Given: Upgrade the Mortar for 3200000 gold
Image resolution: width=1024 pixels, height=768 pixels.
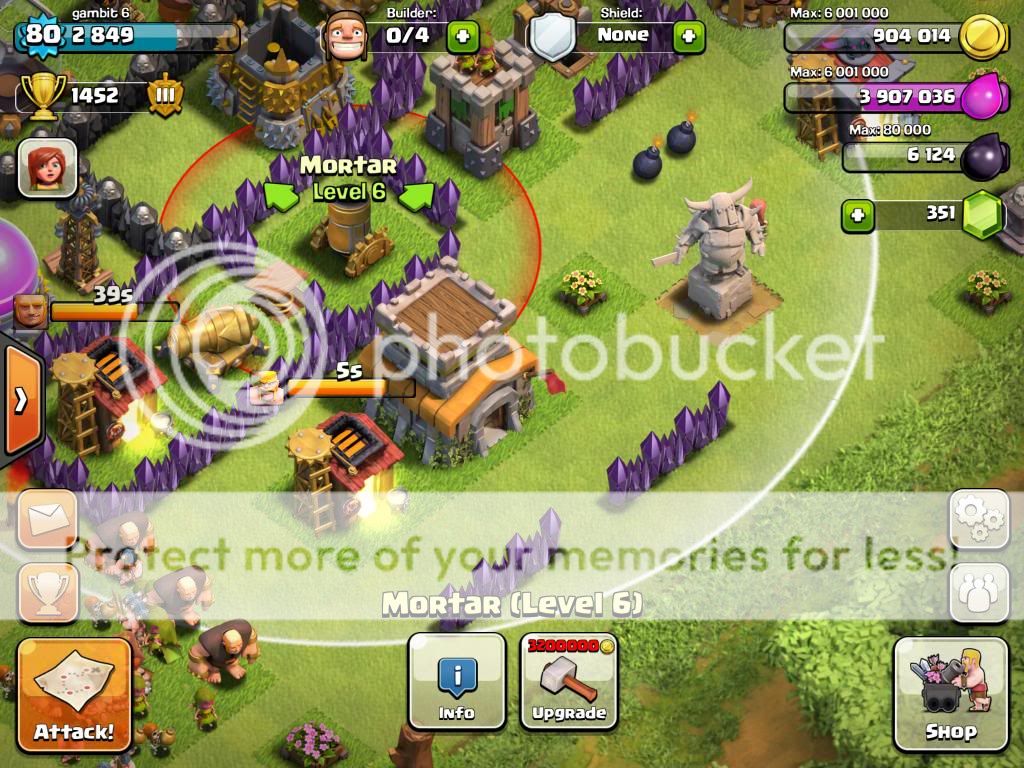Looking at the screenshot, I should tap(568, 681).
